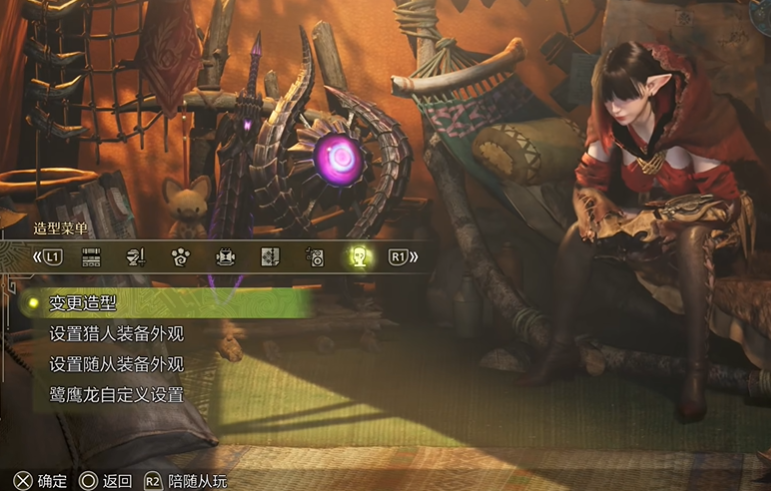Choose 设置随从装备外观 entry
This screenshot has width=771, height=491.
point(116,363)
